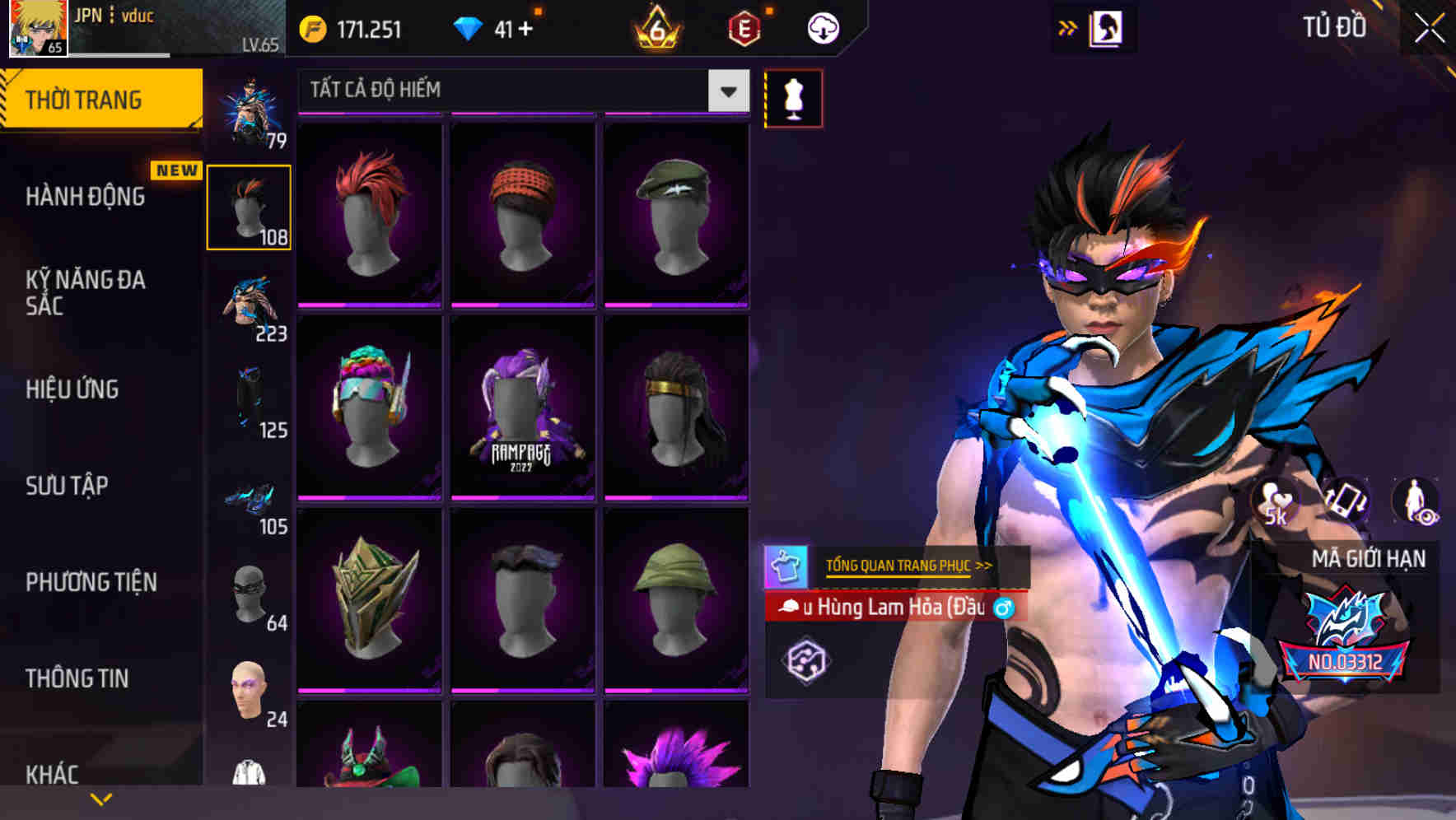1456x820 pixels.
Task: Switch to Hành Động tab
Action: pyautogui.click(x=86, y=196)
